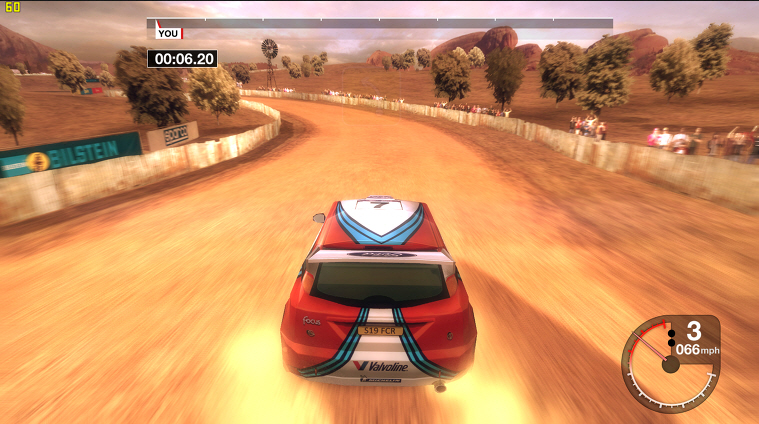This screenshot has height=424, width=759.
Task: Select the stage progress bar
Action: 380,23
